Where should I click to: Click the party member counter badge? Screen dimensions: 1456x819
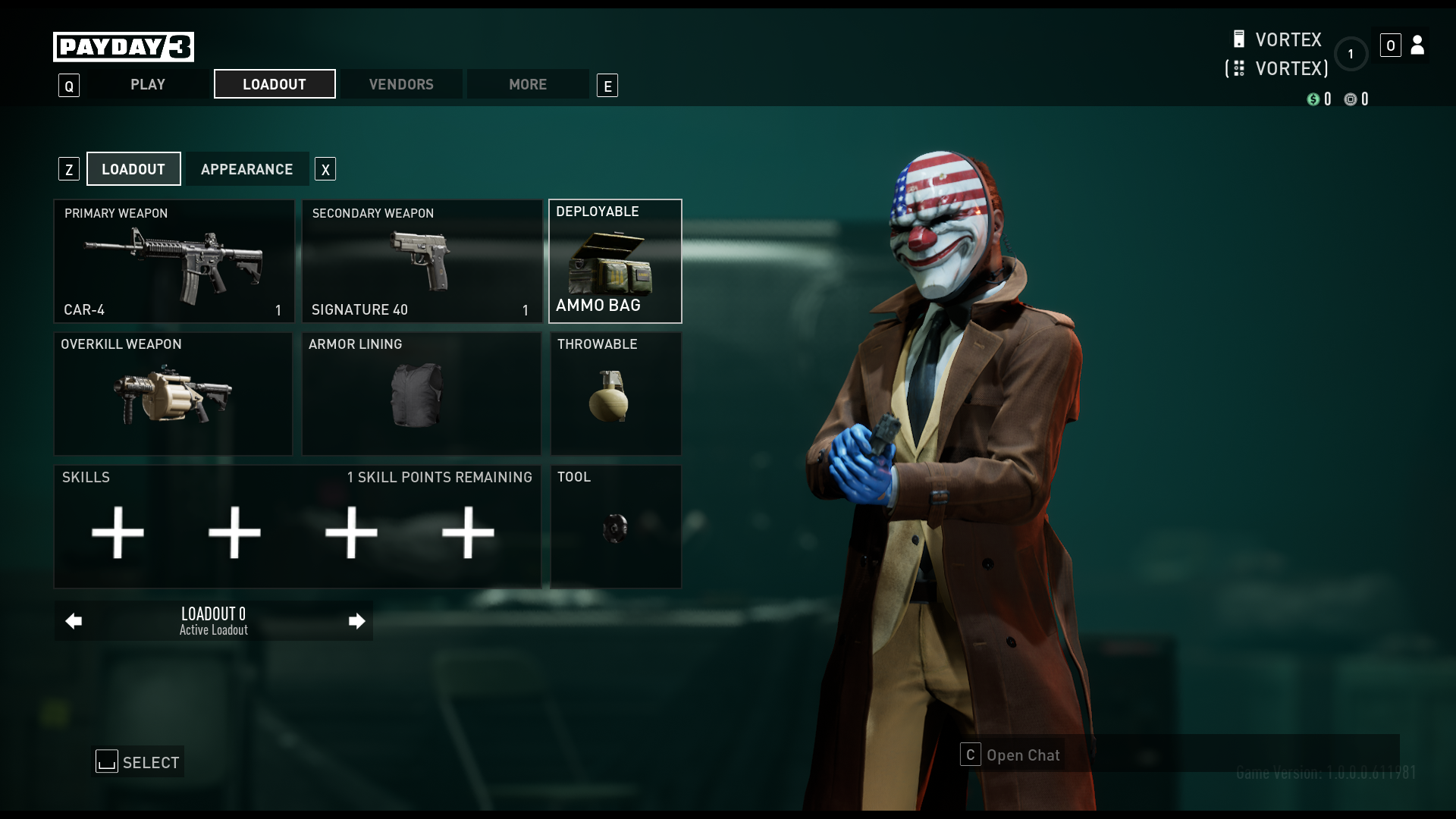(1351, 54)
